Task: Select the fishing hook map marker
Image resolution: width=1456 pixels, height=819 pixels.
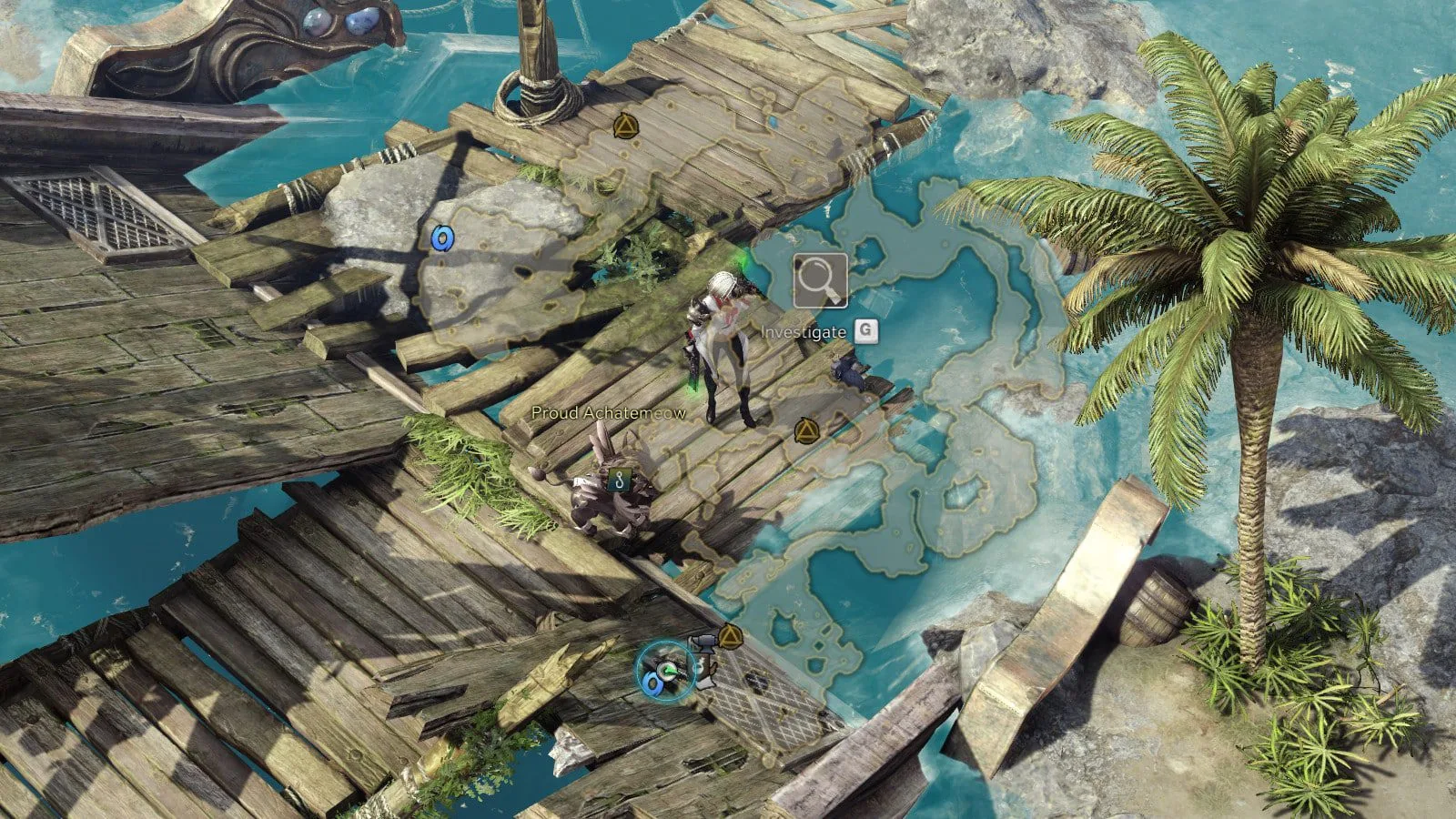Action: pyautogui.click(x=622, y=480)
